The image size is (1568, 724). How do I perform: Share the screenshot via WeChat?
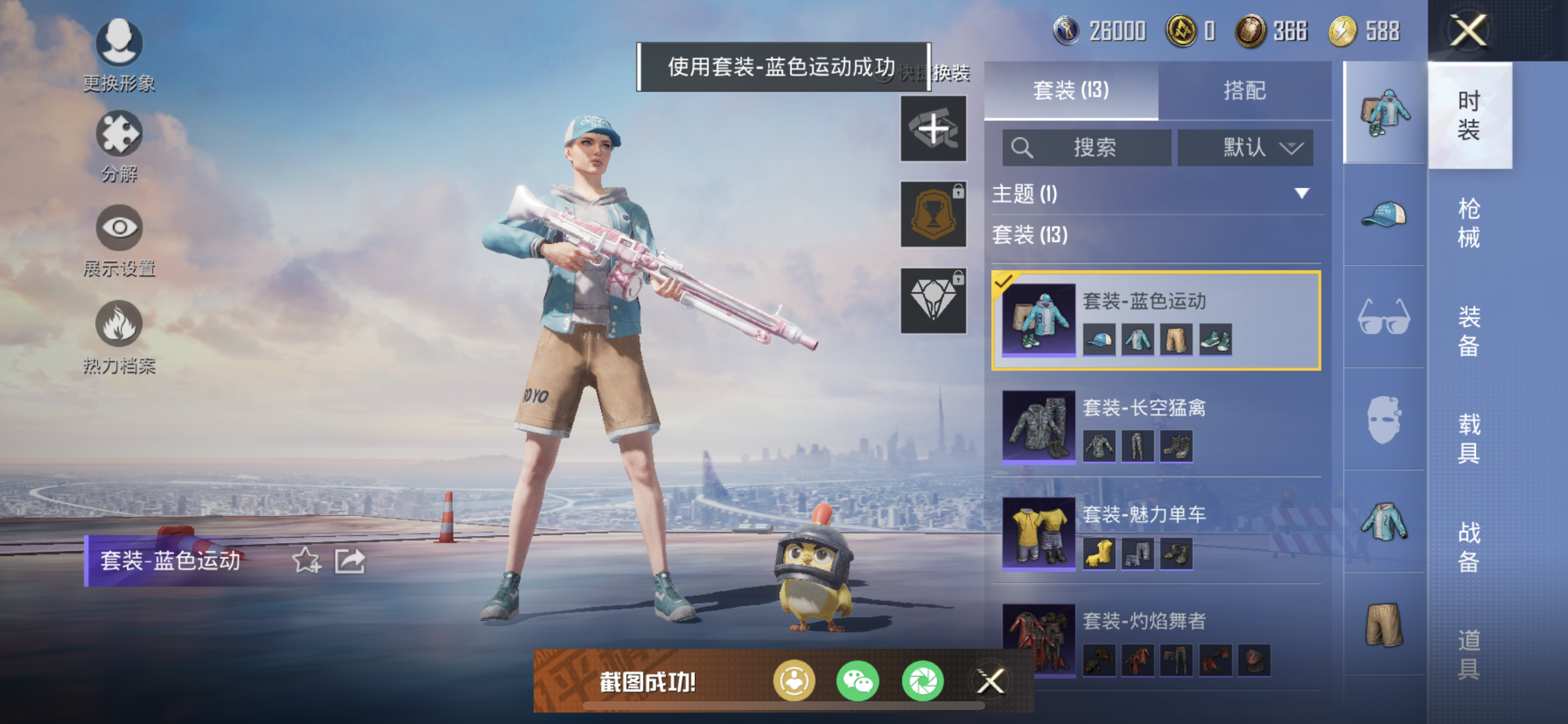857,681
